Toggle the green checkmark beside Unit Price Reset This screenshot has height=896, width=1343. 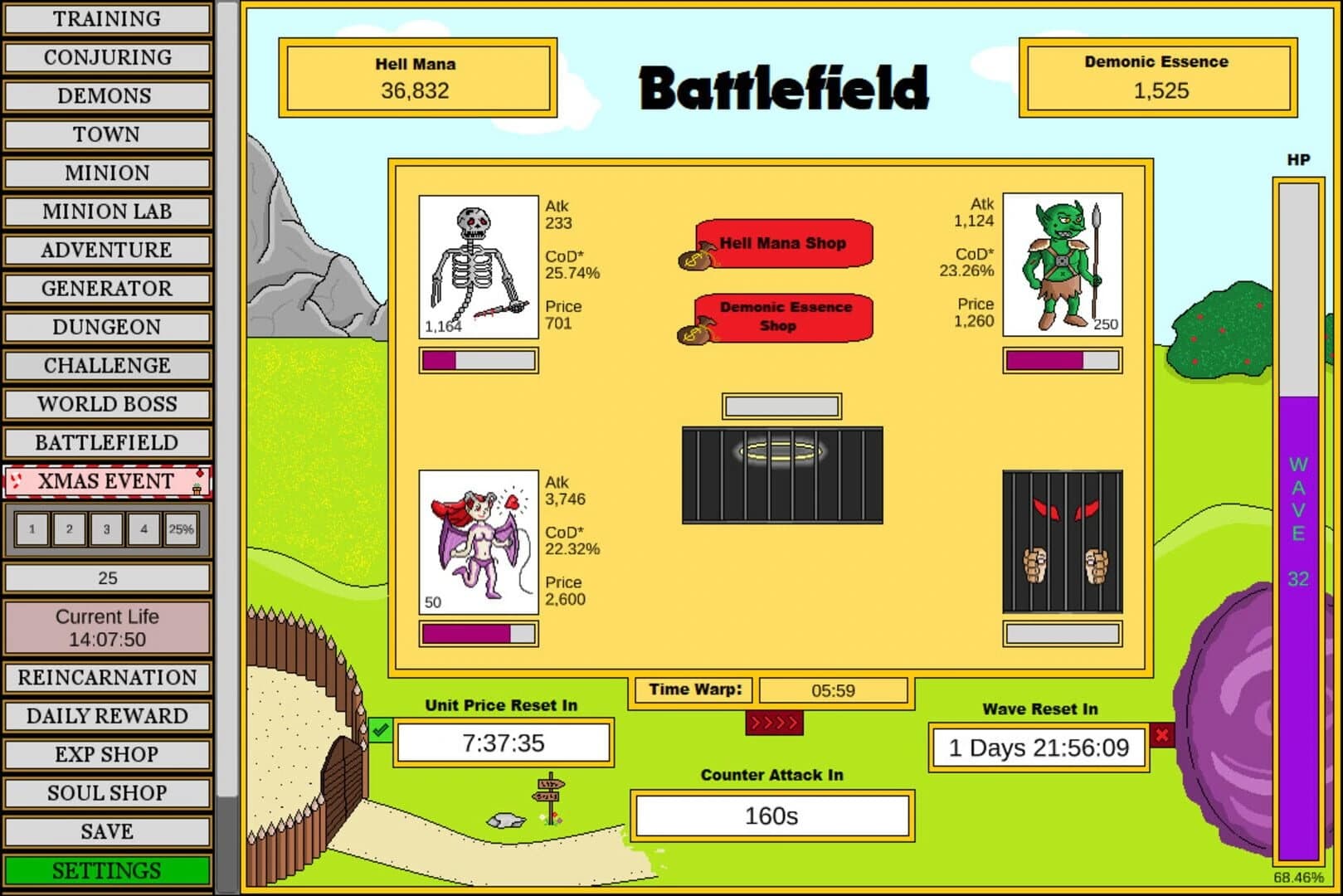[382, 730]
